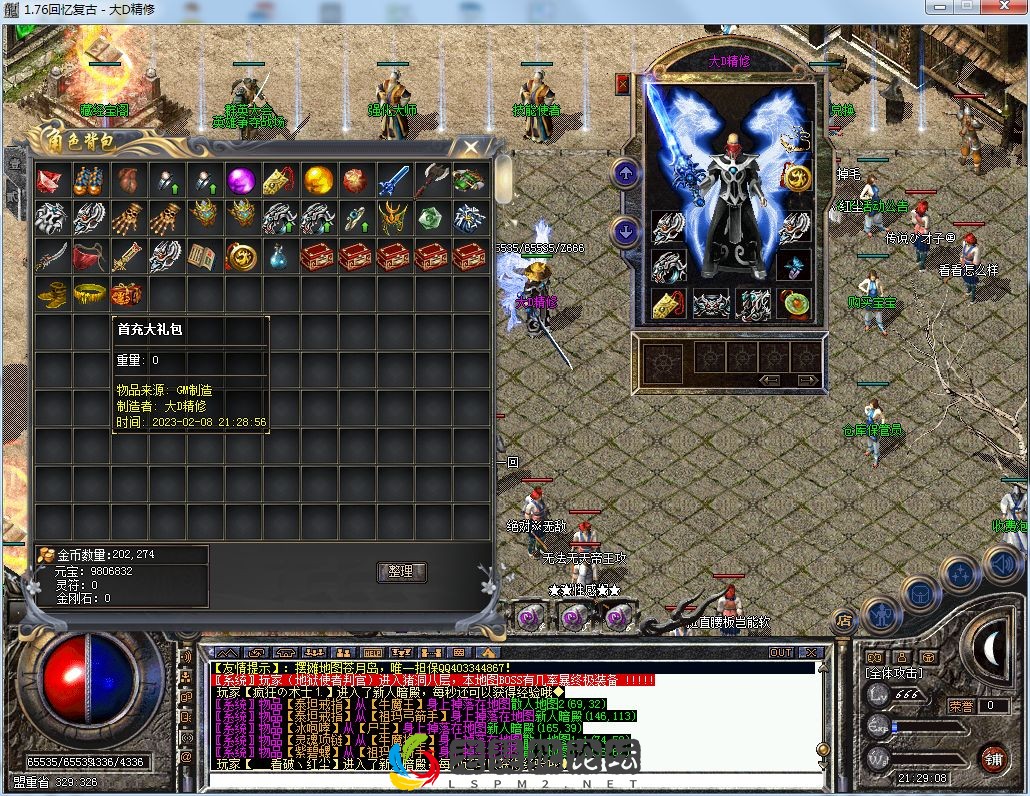Select the equipped gold medallion slot

[797, 178]
